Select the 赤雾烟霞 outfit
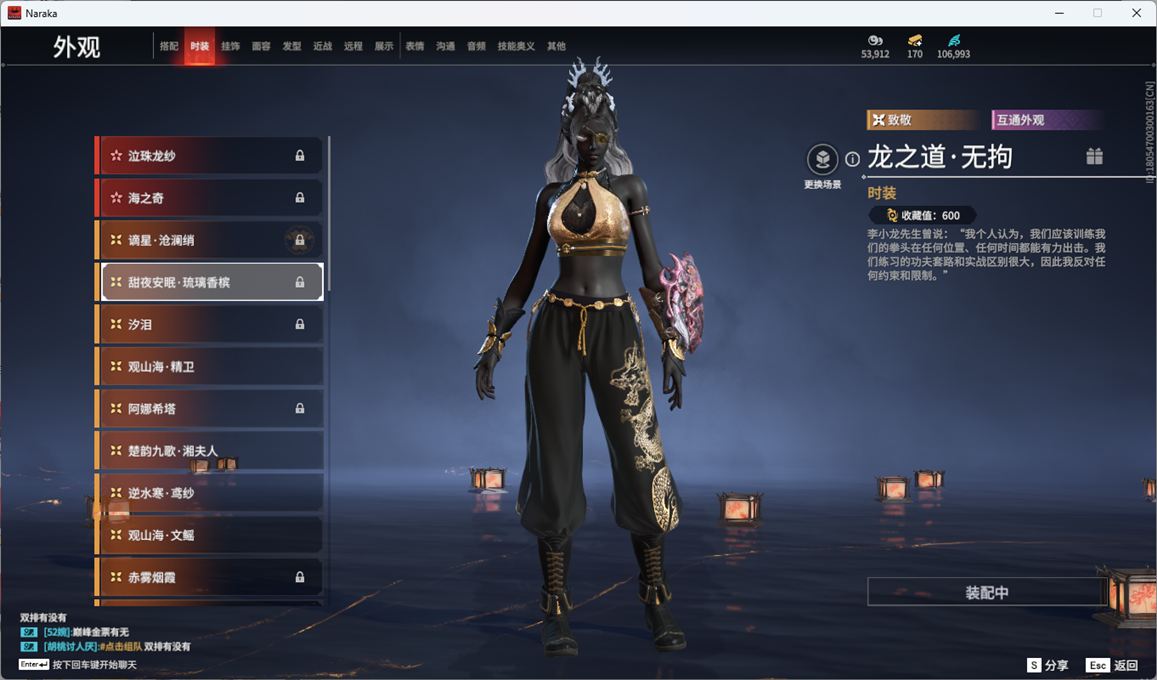Screen dimensions: 1157x680 pos(210,577)
